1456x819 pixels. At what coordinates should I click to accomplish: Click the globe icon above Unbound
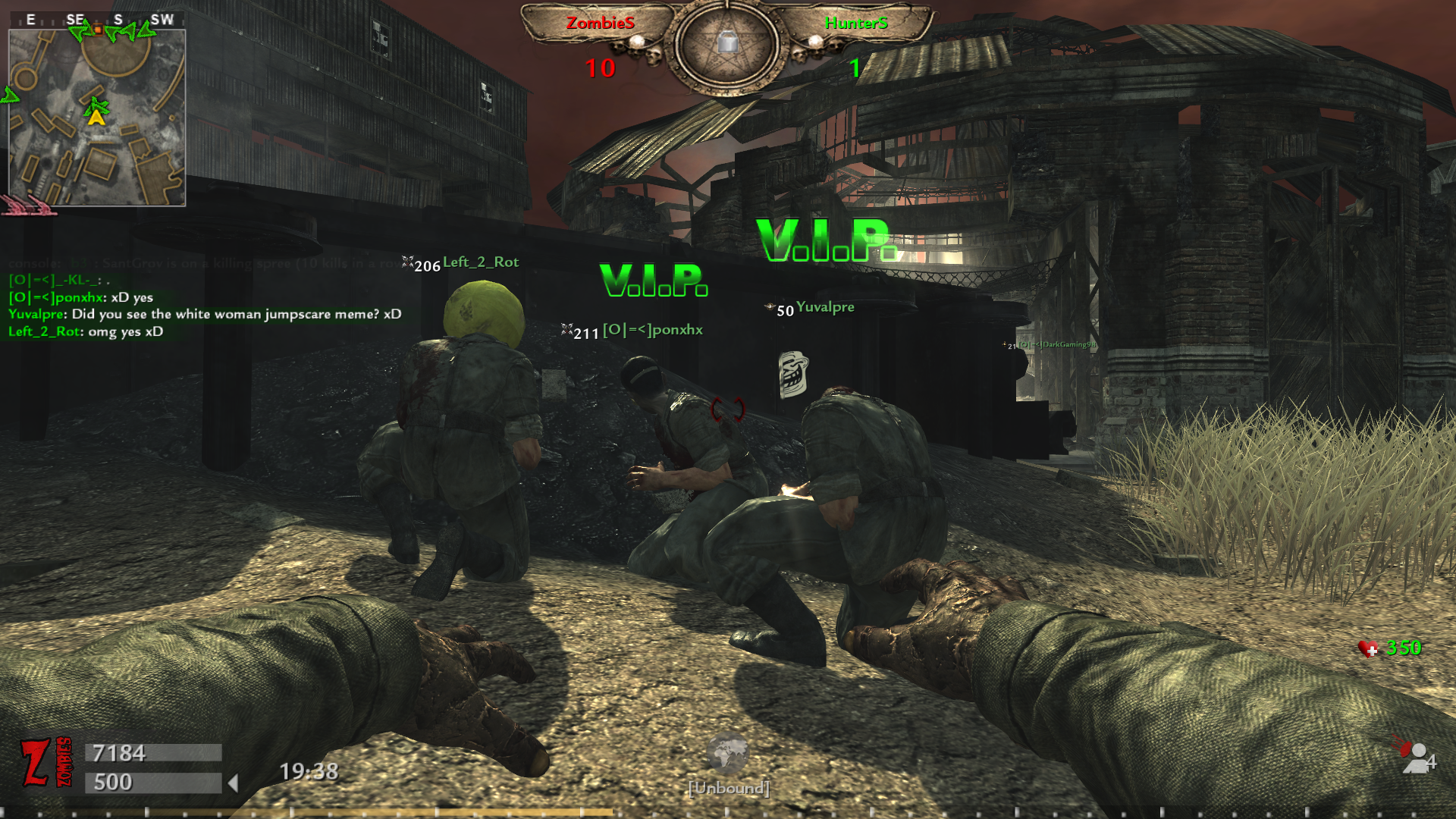click(727, 753)
